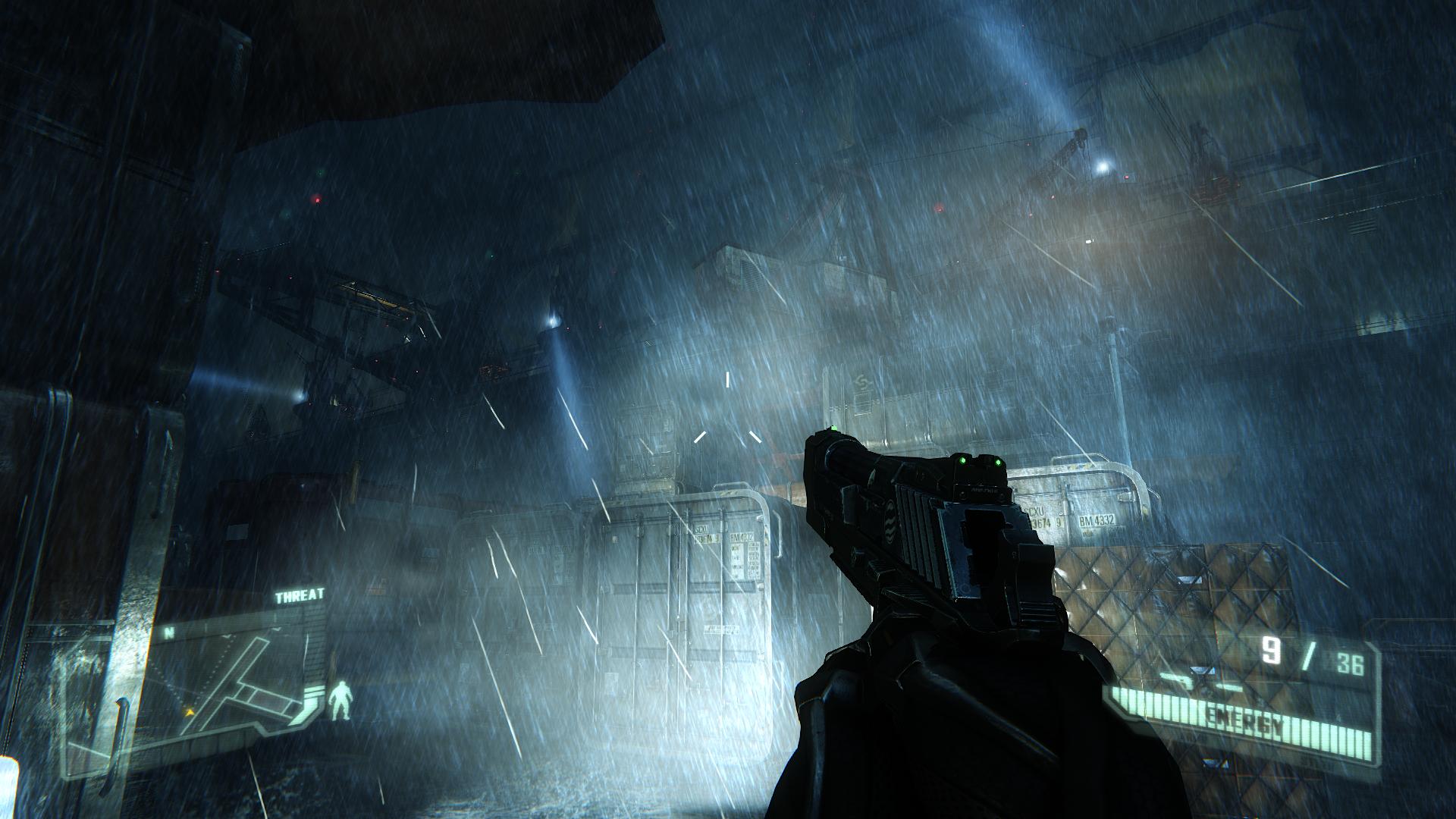
Task: Select the standing stance figure icon
Action: [x=342, y=701]
